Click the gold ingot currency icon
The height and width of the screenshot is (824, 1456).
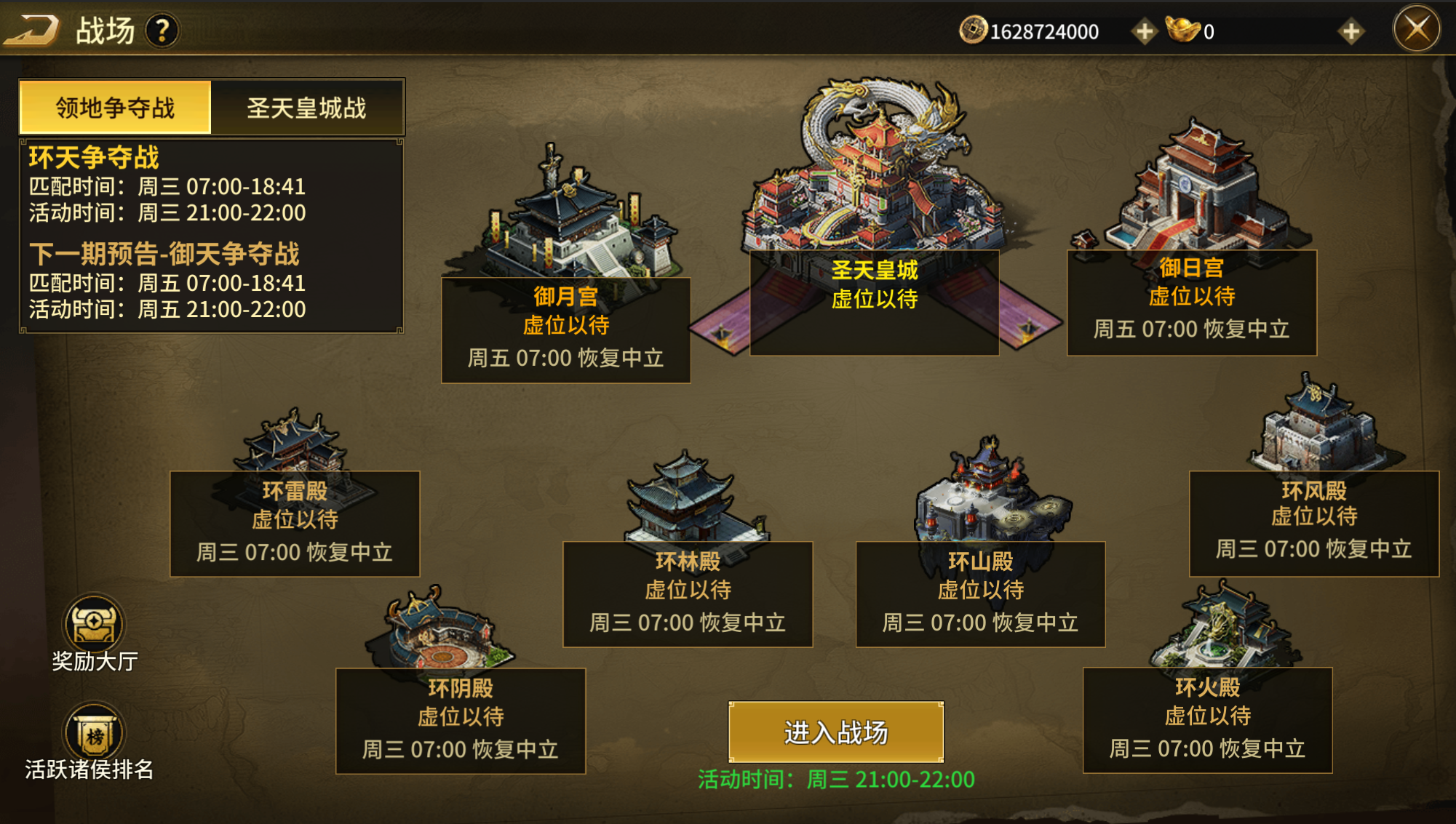point(1185,31)
